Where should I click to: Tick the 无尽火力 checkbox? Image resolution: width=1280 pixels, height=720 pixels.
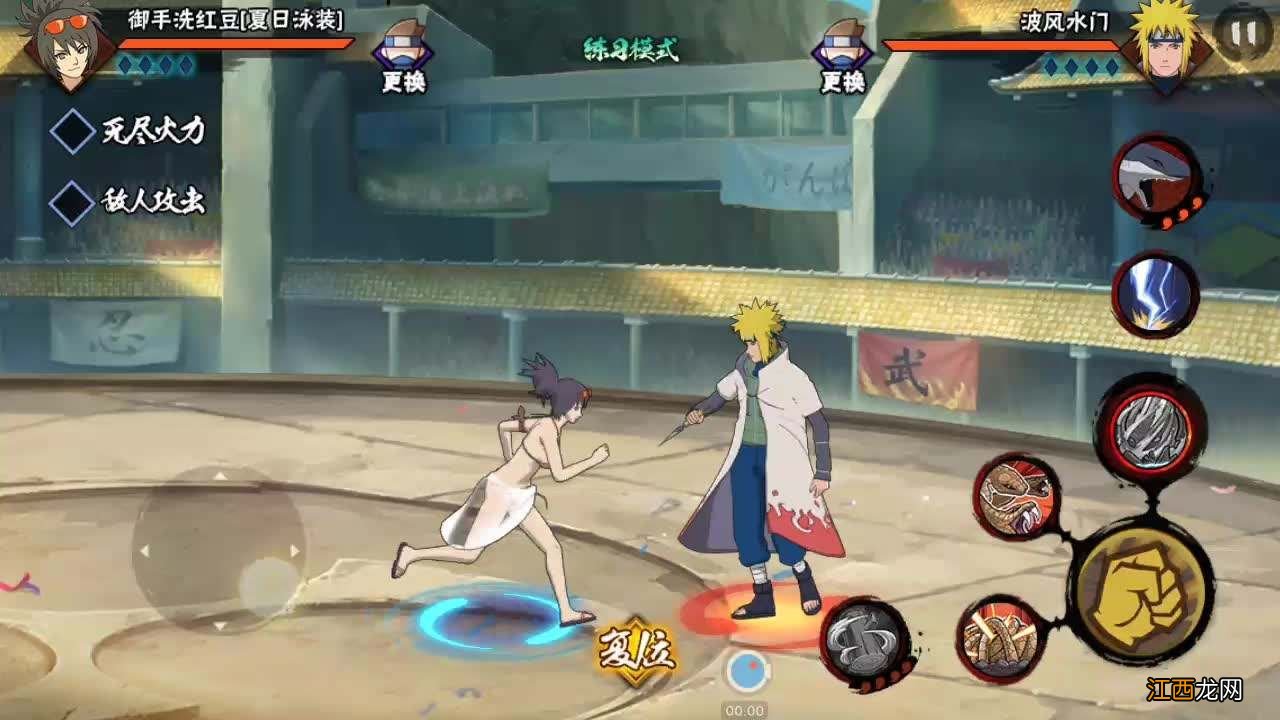[73, 132]
